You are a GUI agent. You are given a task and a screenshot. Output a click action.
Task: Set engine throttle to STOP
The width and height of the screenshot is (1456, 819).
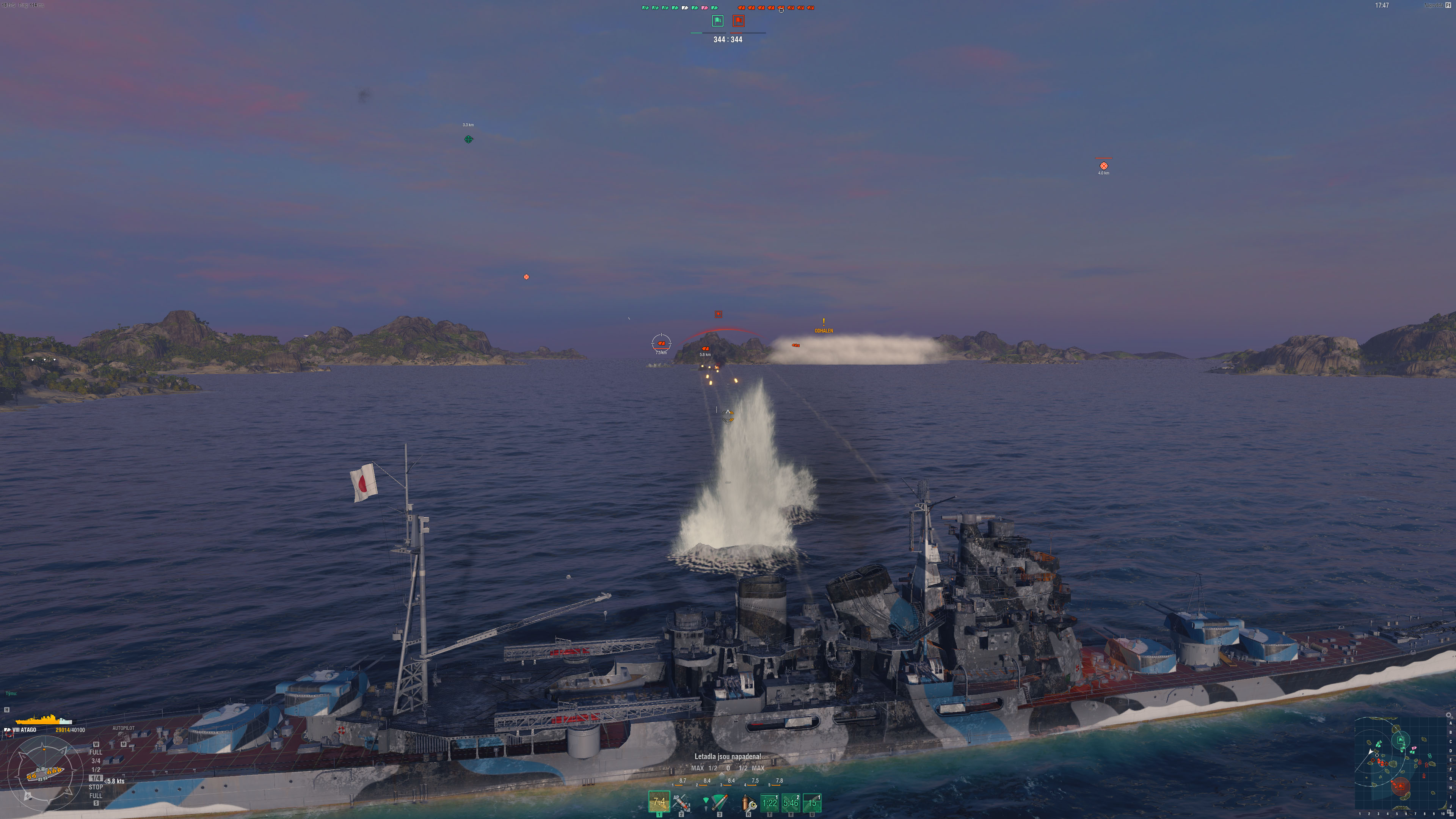coord(96,787)
